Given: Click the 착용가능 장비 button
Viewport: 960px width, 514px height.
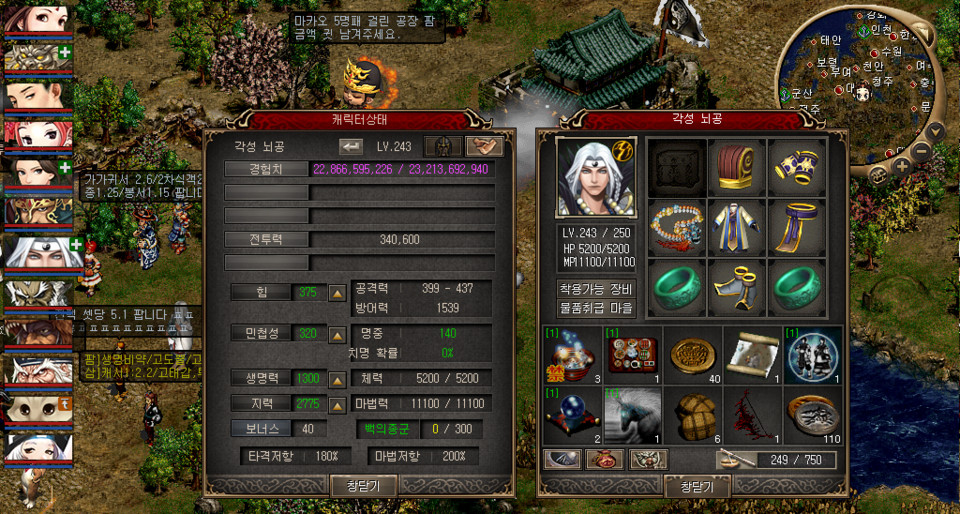Looking at the screenshot, I should pyautogui.click(x=595, y=289).
